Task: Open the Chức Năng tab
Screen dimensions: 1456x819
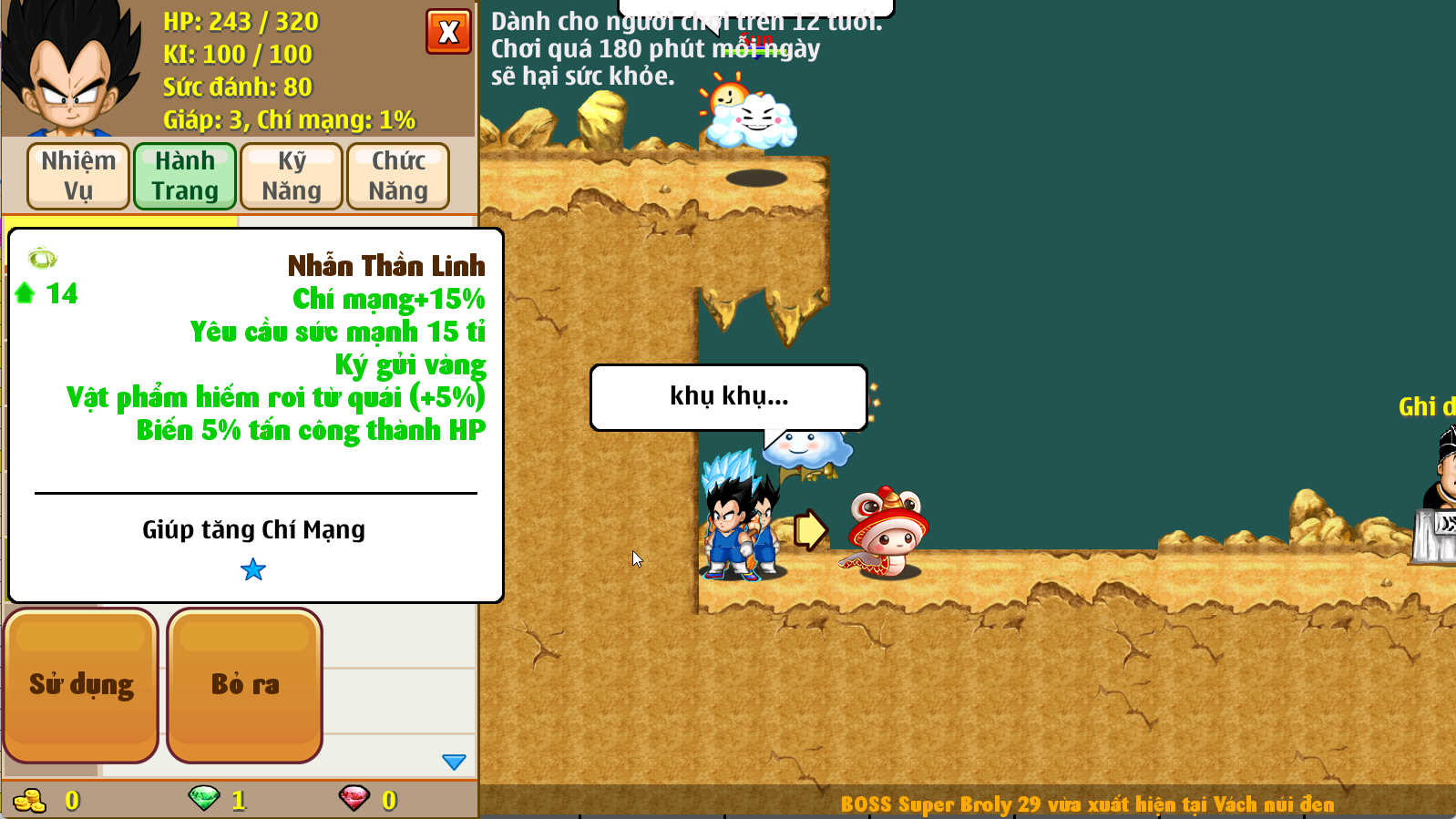Action: coord(398,175)
